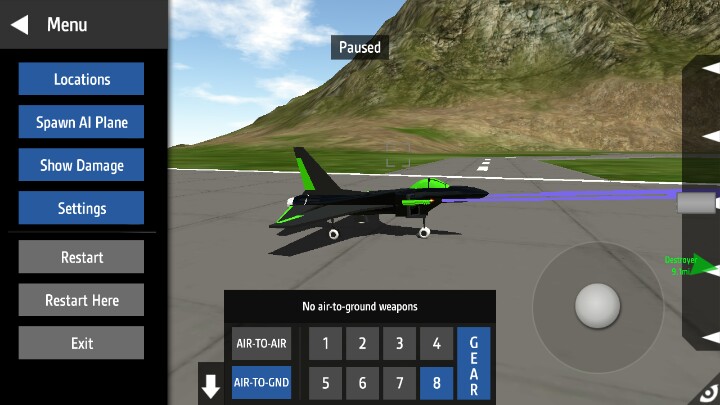
Task: Activate action group 2
Action: 362,344
